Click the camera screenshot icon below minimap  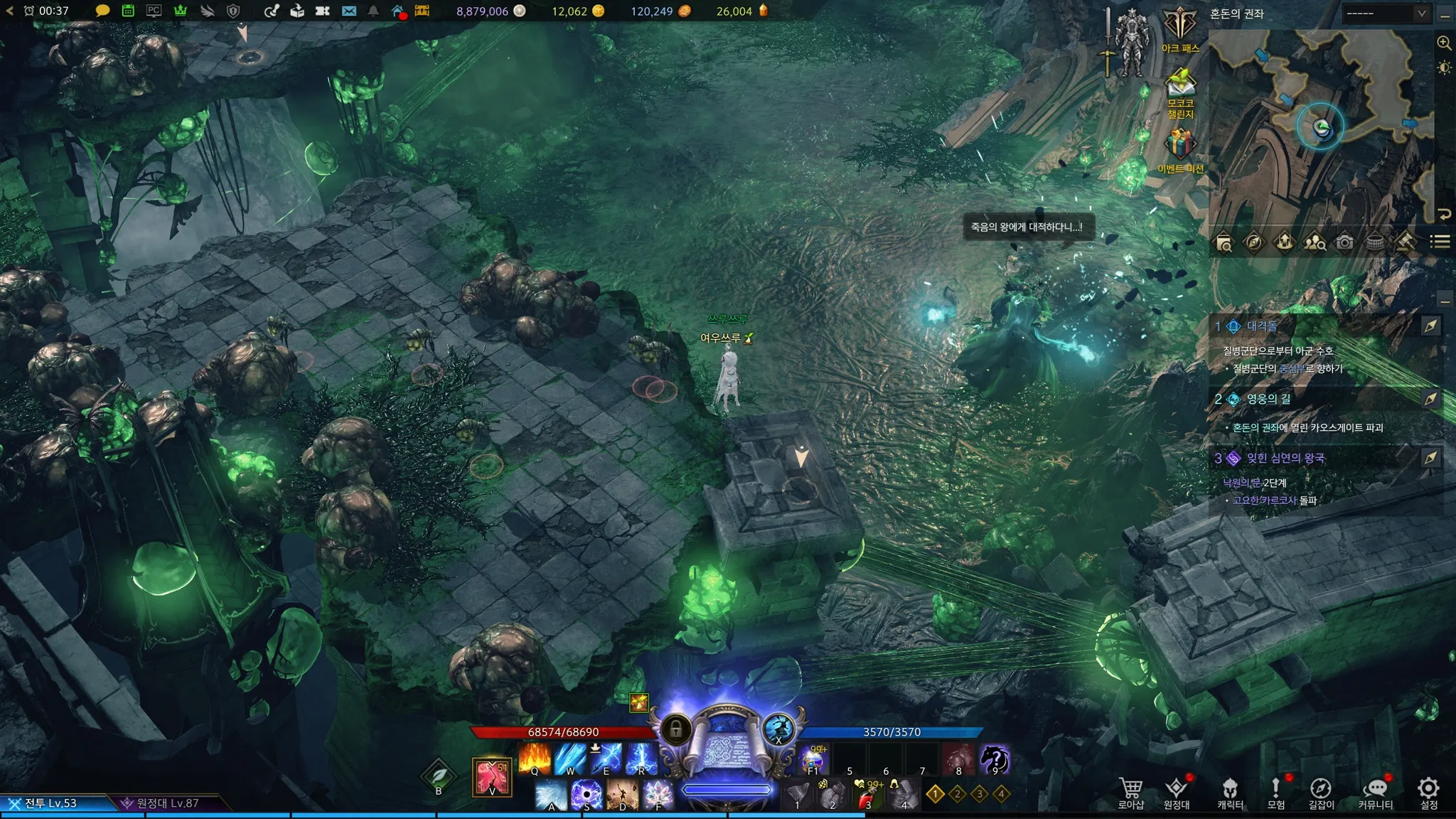tap(1344, 243)
